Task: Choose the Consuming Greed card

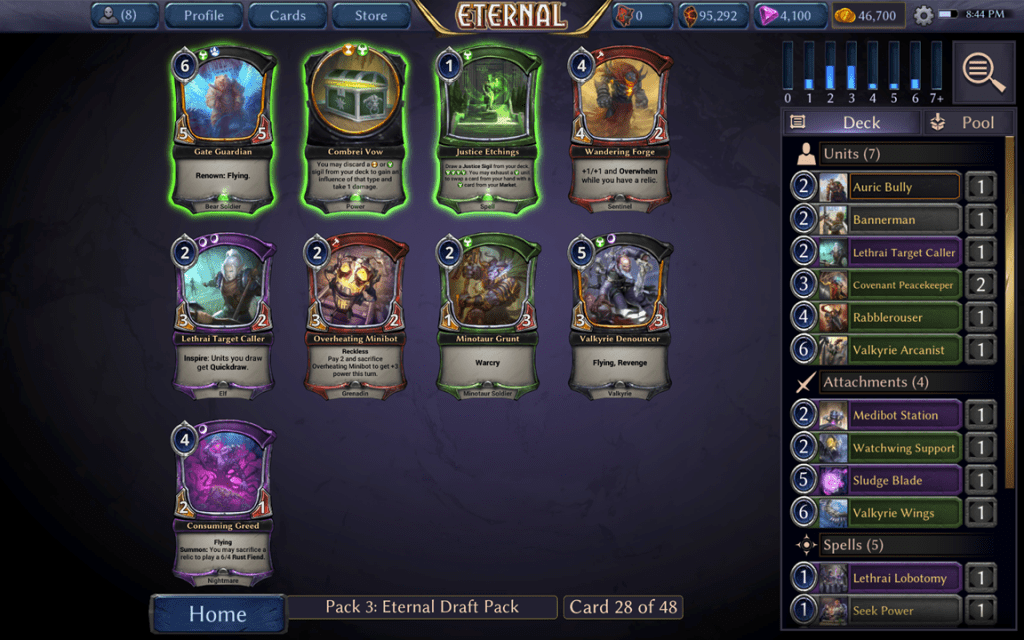Action: 224,502
